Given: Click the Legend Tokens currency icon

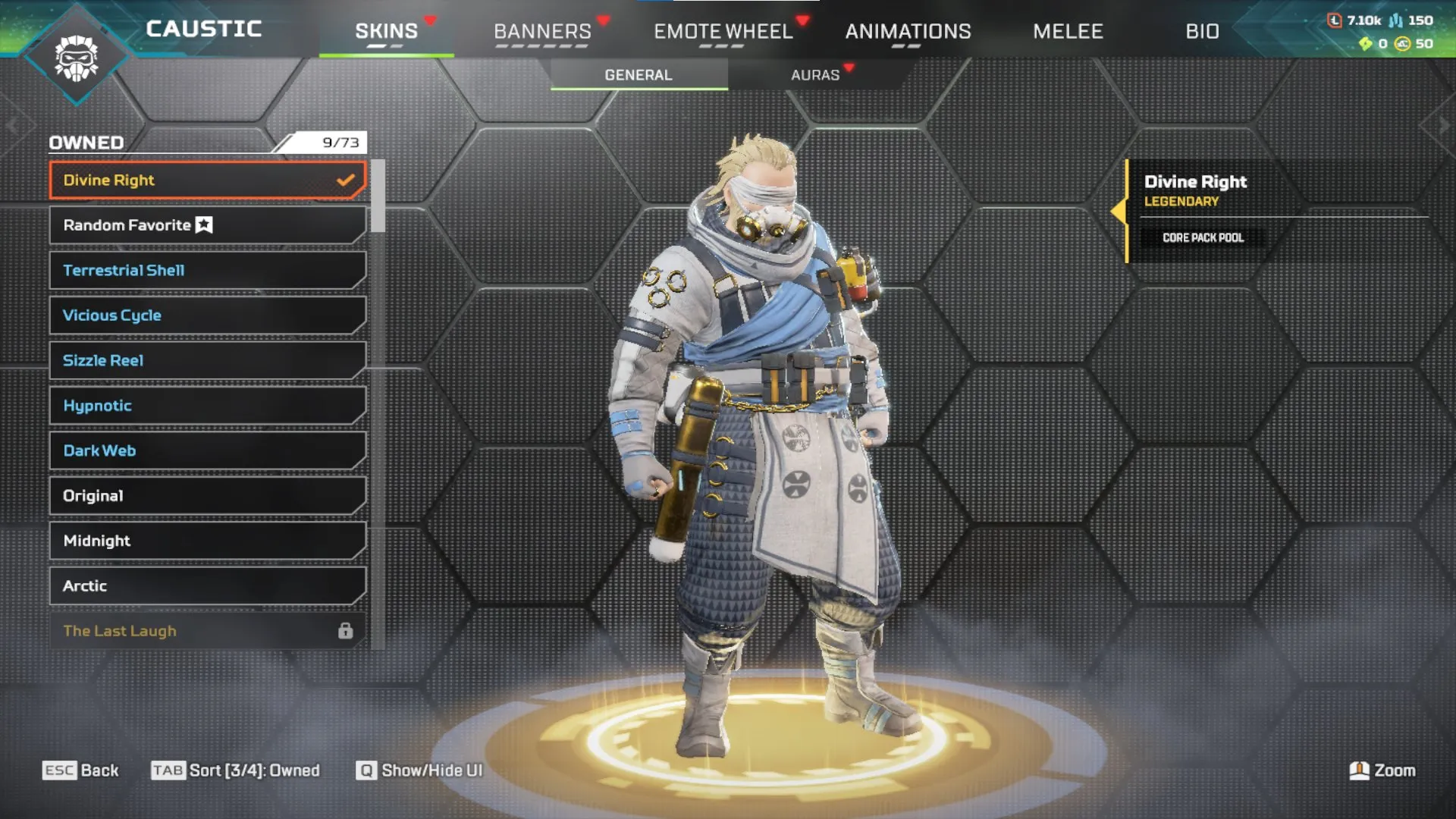Looking at the screenshot, I should click(1335, 20).
